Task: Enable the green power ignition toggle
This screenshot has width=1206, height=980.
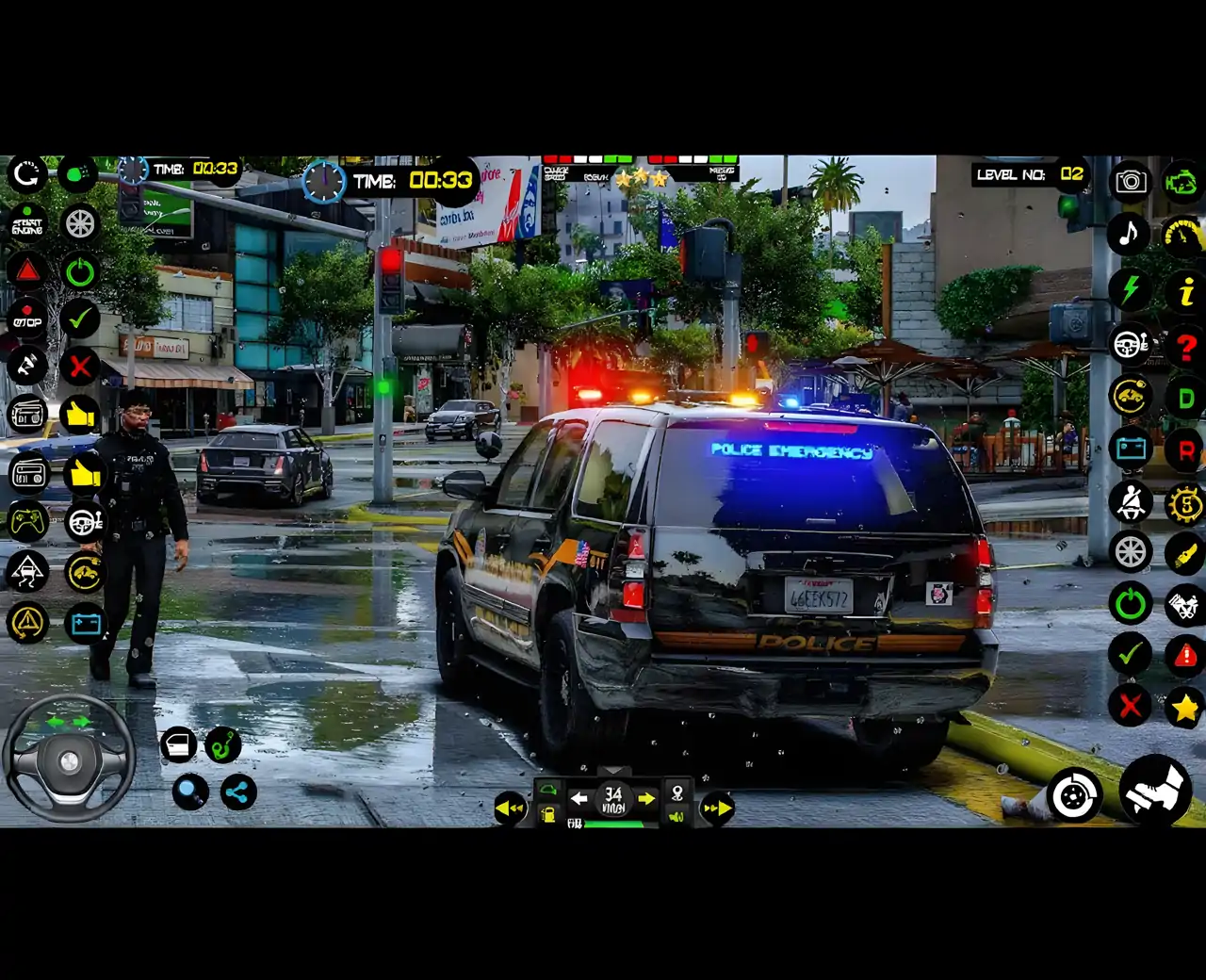Action: click(80, 271)
